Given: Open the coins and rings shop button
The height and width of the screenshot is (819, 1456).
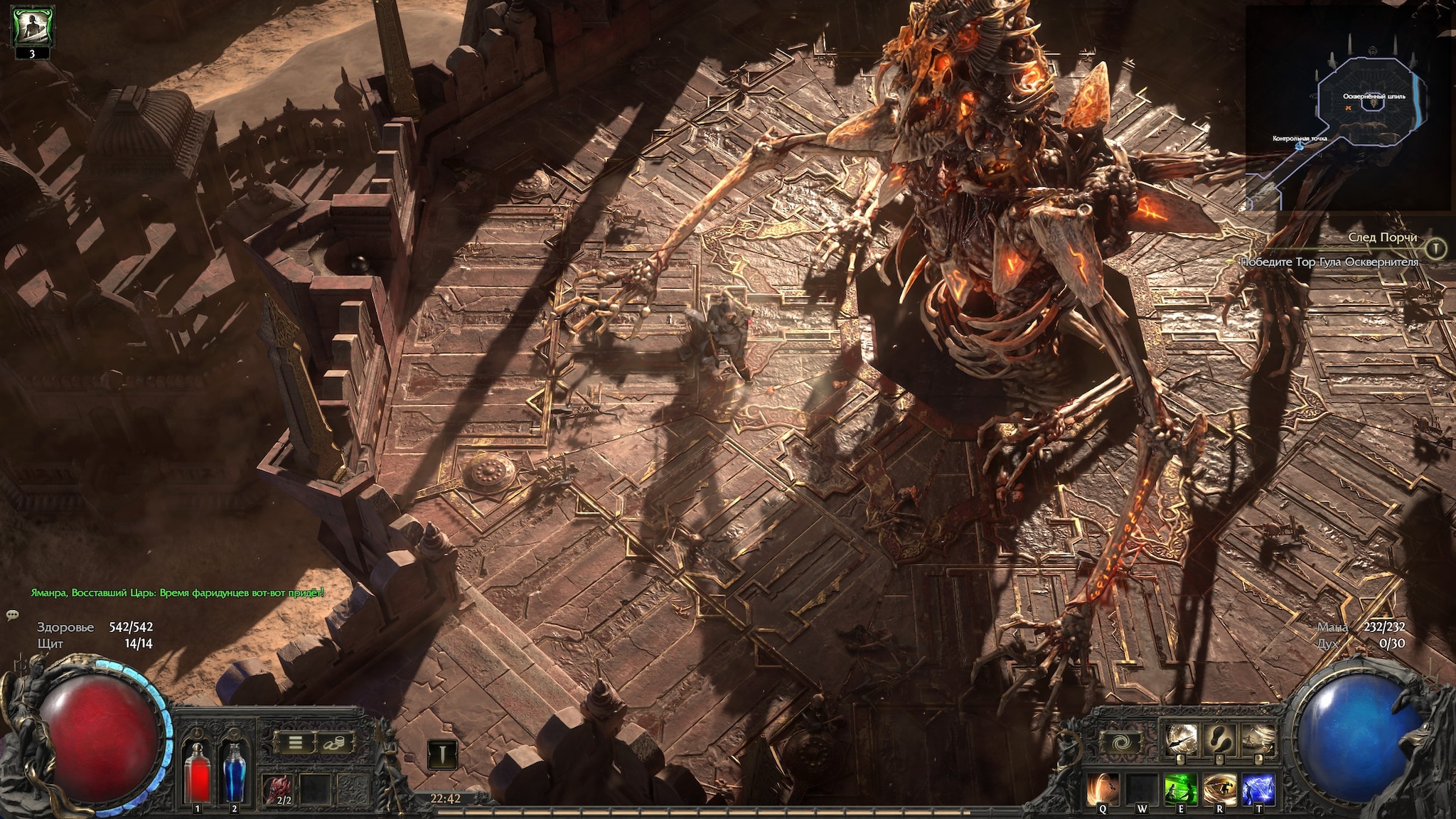Looking at the screenshot, I should [332, 744].
